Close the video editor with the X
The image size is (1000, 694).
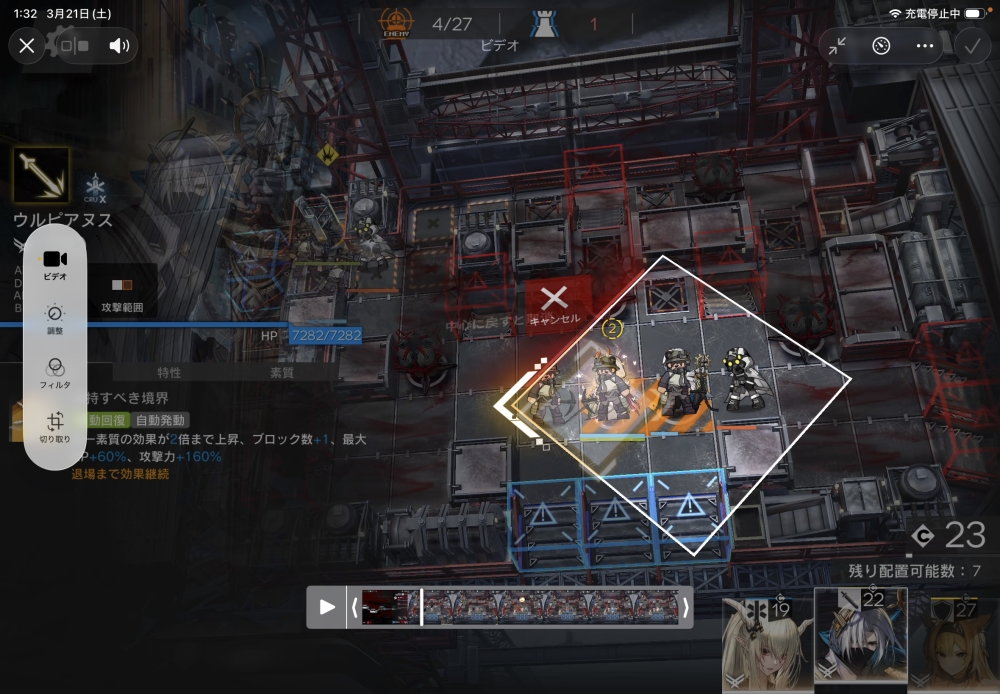[x=27, y=45]
